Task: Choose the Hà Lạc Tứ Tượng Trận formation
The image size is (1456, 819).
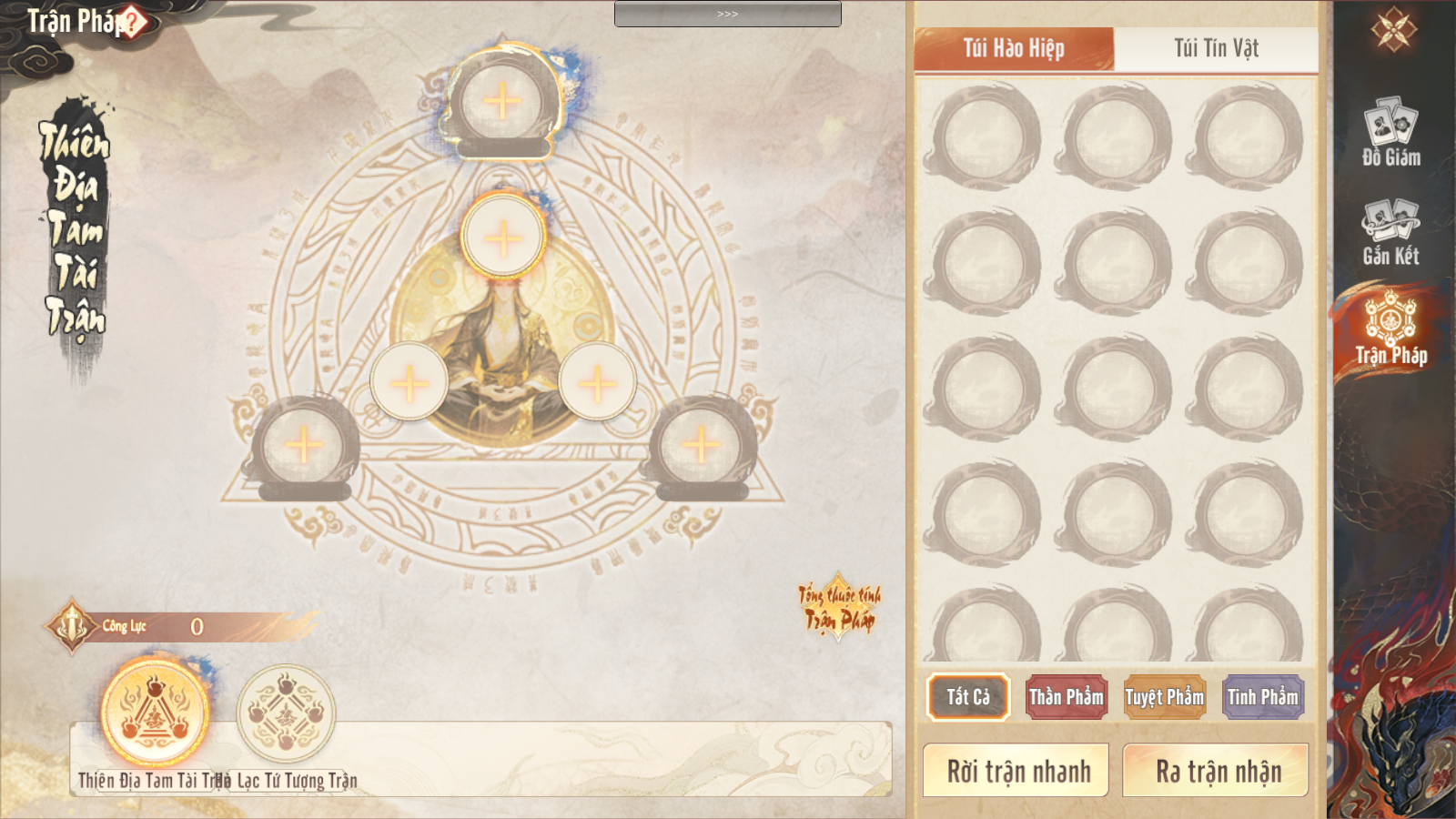Action: 287,713
